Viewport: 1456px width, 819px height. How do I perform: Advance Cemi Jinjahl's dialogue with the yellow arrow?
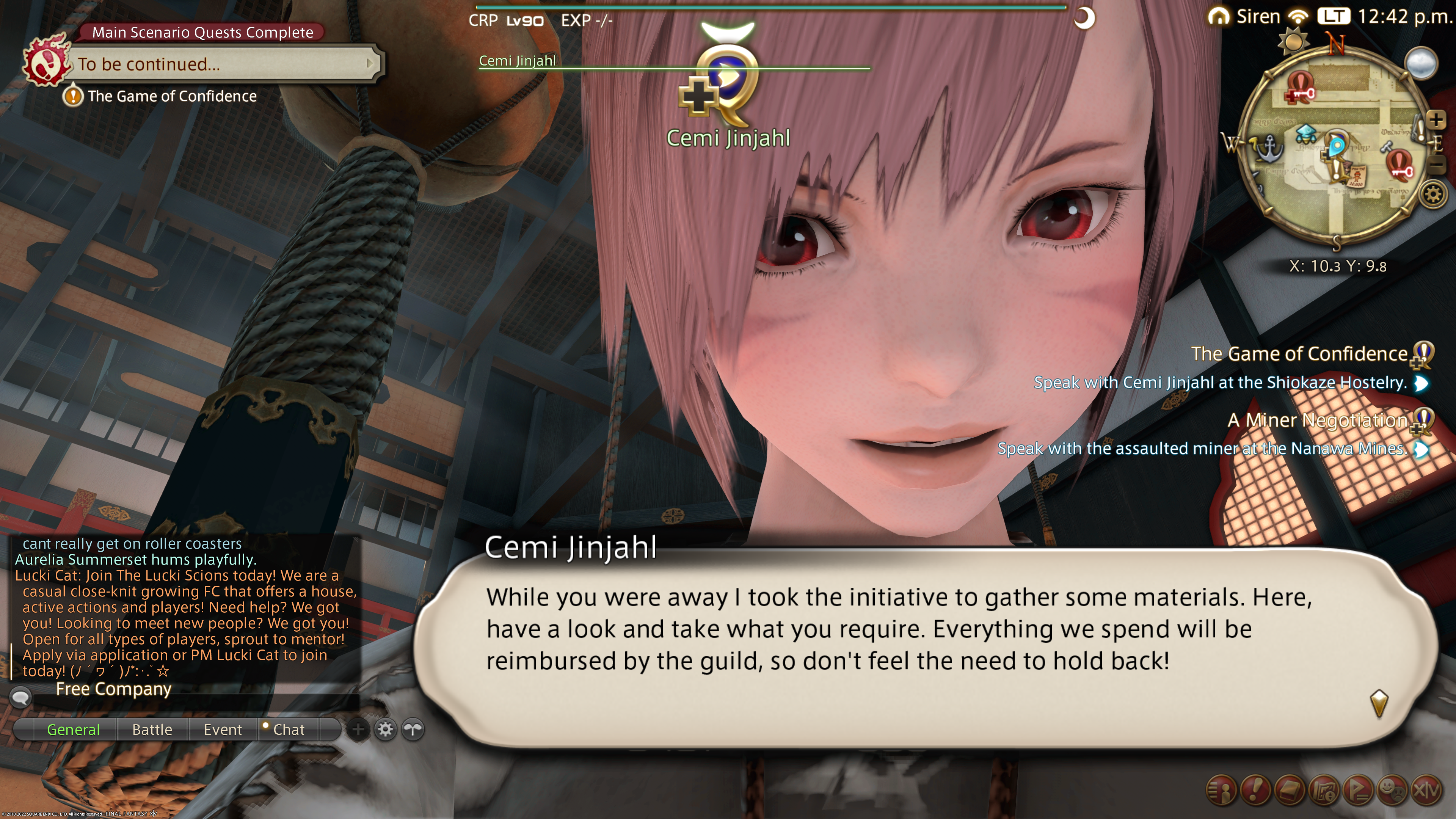point(1379,703)
